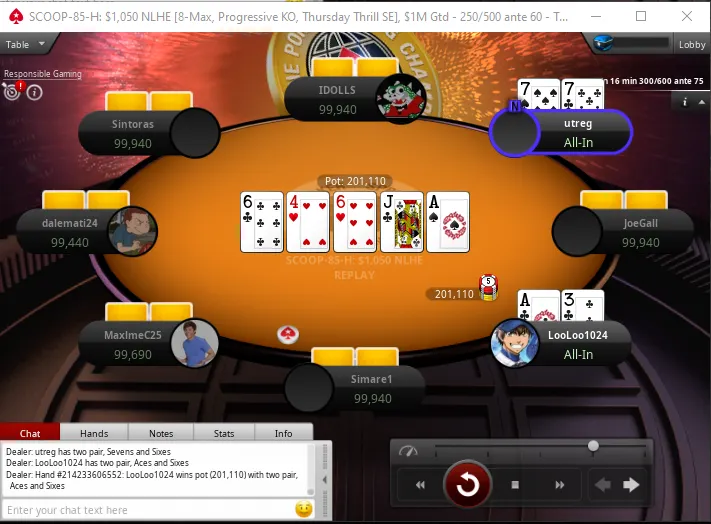Go back to the Lobby
711x524 pixels.
(x=692, y=45)
